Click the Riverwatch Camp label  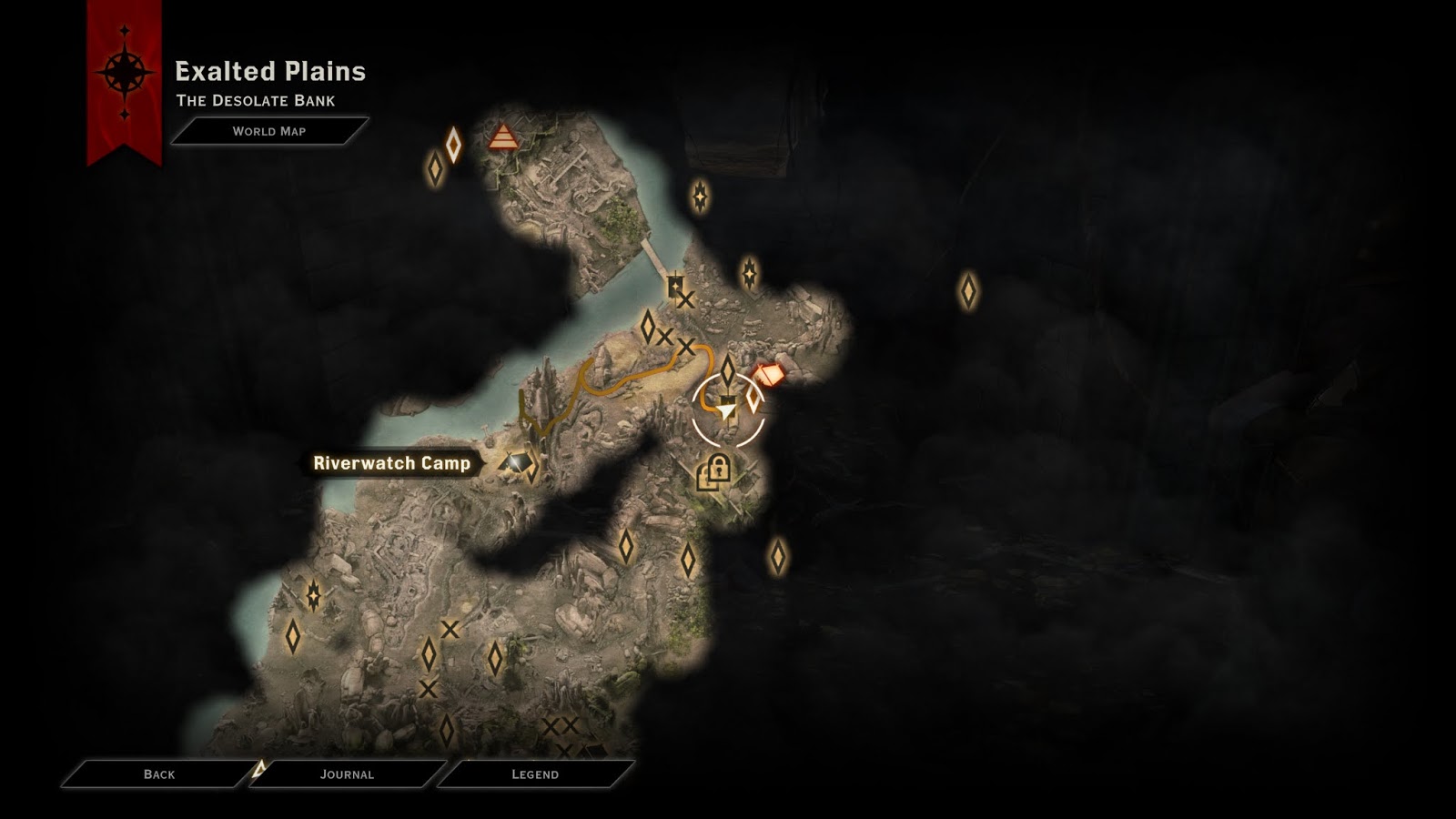(x=392, y=462)
